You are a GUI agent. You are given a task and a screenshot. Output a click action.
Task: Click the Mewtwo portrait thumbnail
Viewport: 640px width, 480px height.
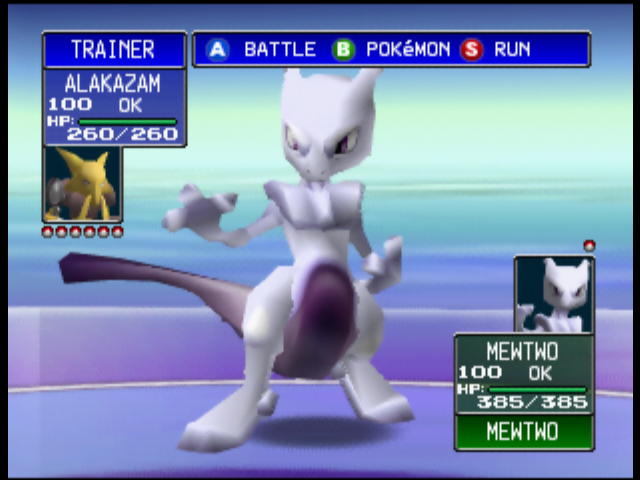[x=554, y=294]
